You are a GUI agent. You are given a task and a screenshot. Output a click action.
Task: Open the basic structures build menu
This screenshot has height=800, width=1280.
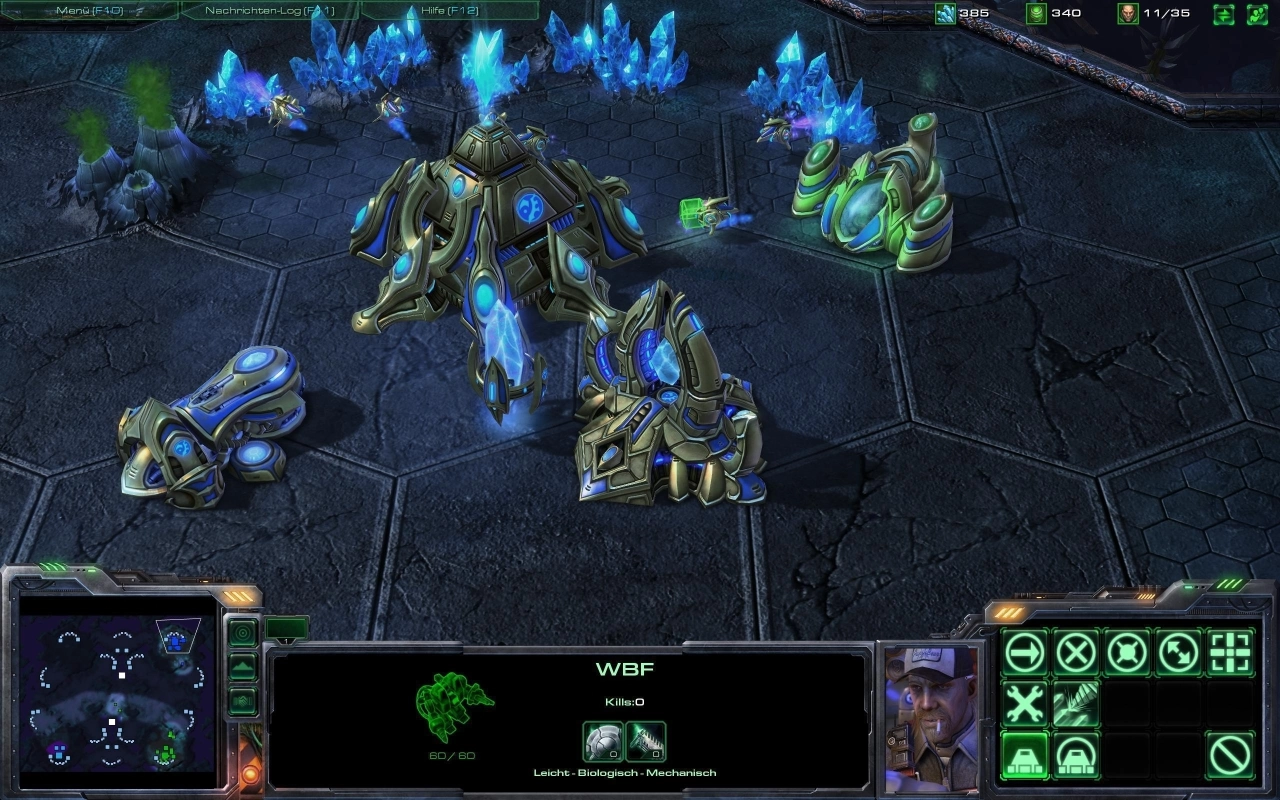tap(1025, 755)
